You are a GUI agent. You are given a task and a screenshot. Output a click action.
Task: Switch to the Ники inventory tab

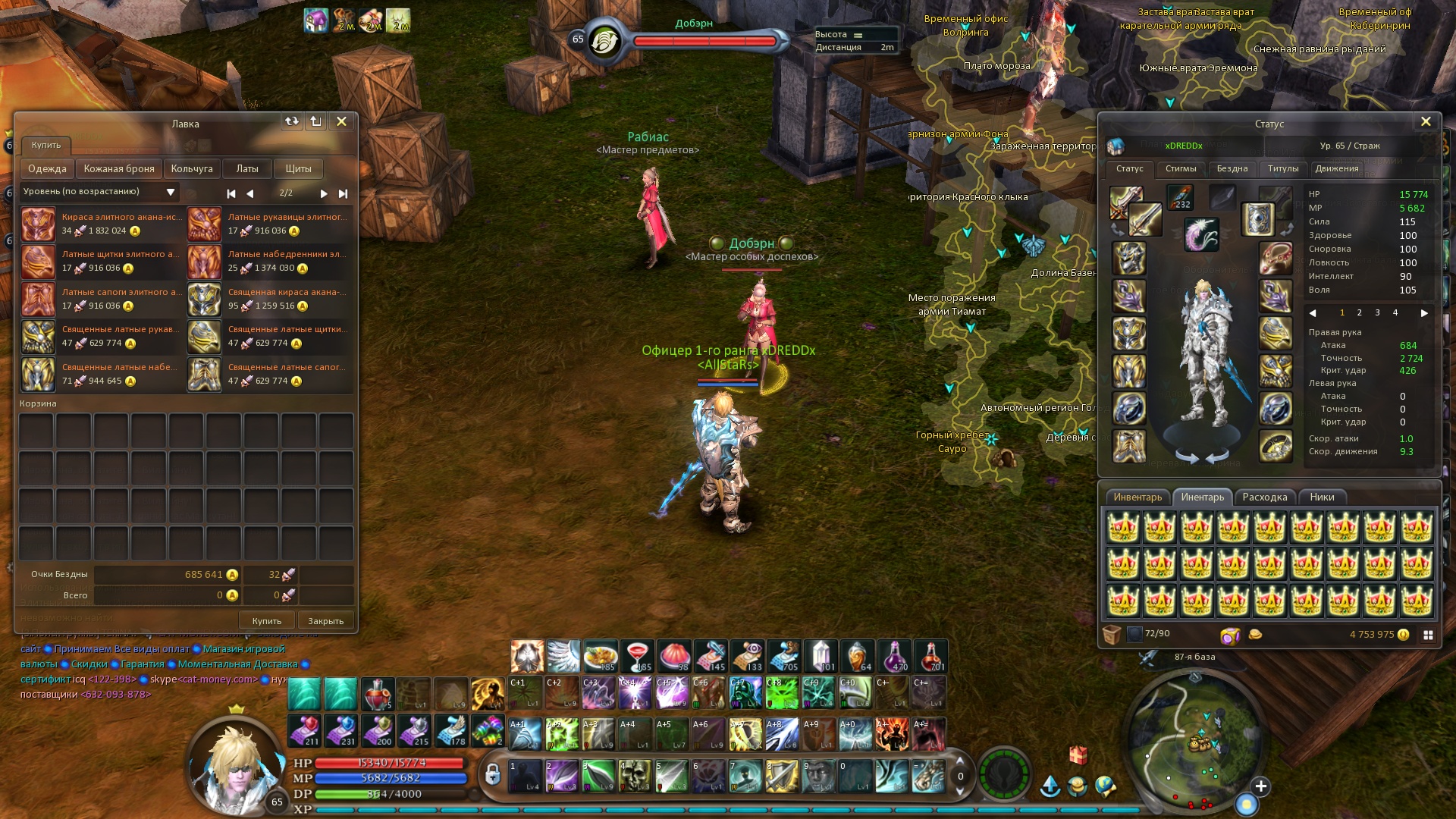pos(1322,497)
